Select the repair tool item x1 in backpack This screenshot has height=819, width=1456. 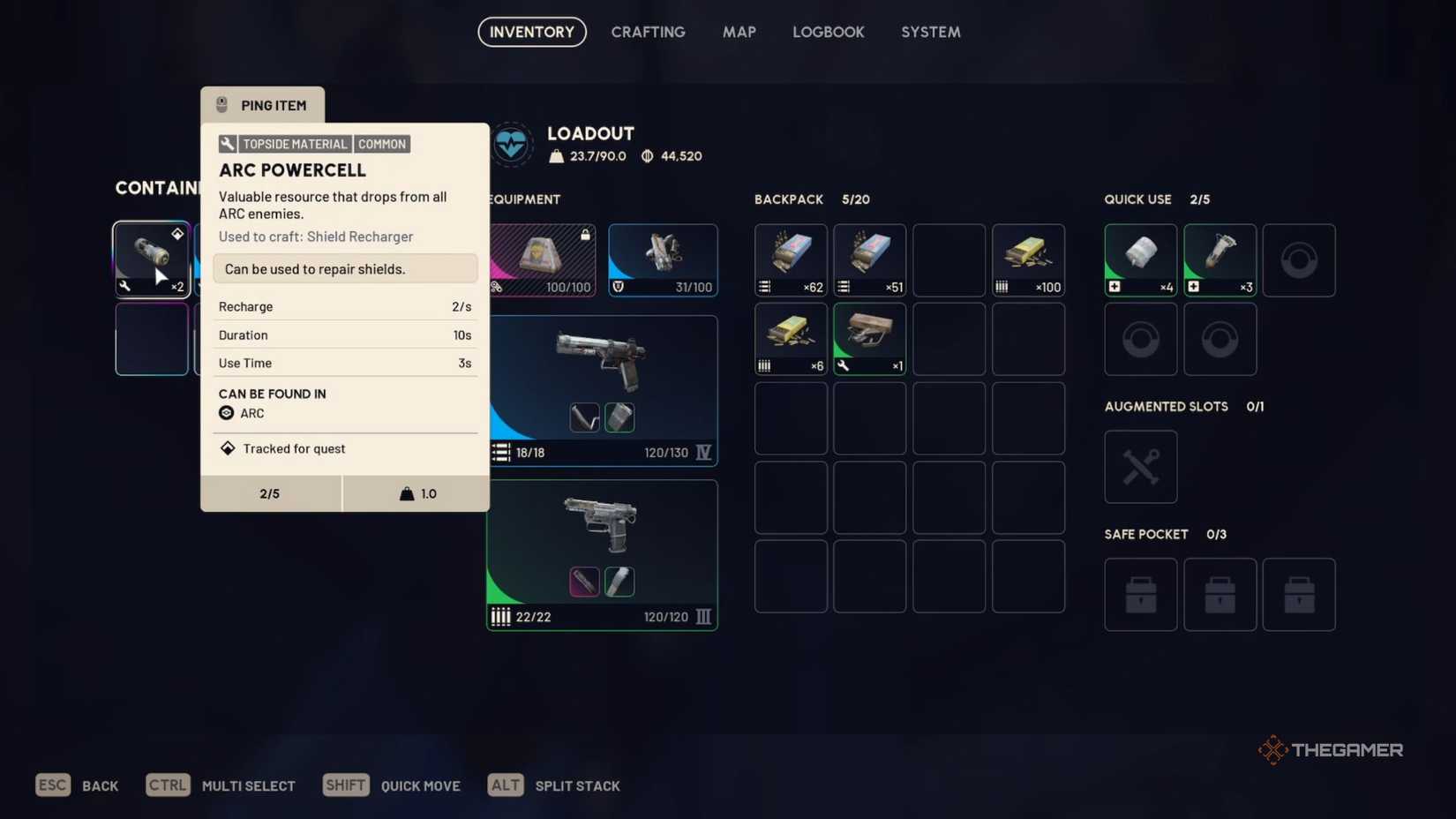point(868,338)
